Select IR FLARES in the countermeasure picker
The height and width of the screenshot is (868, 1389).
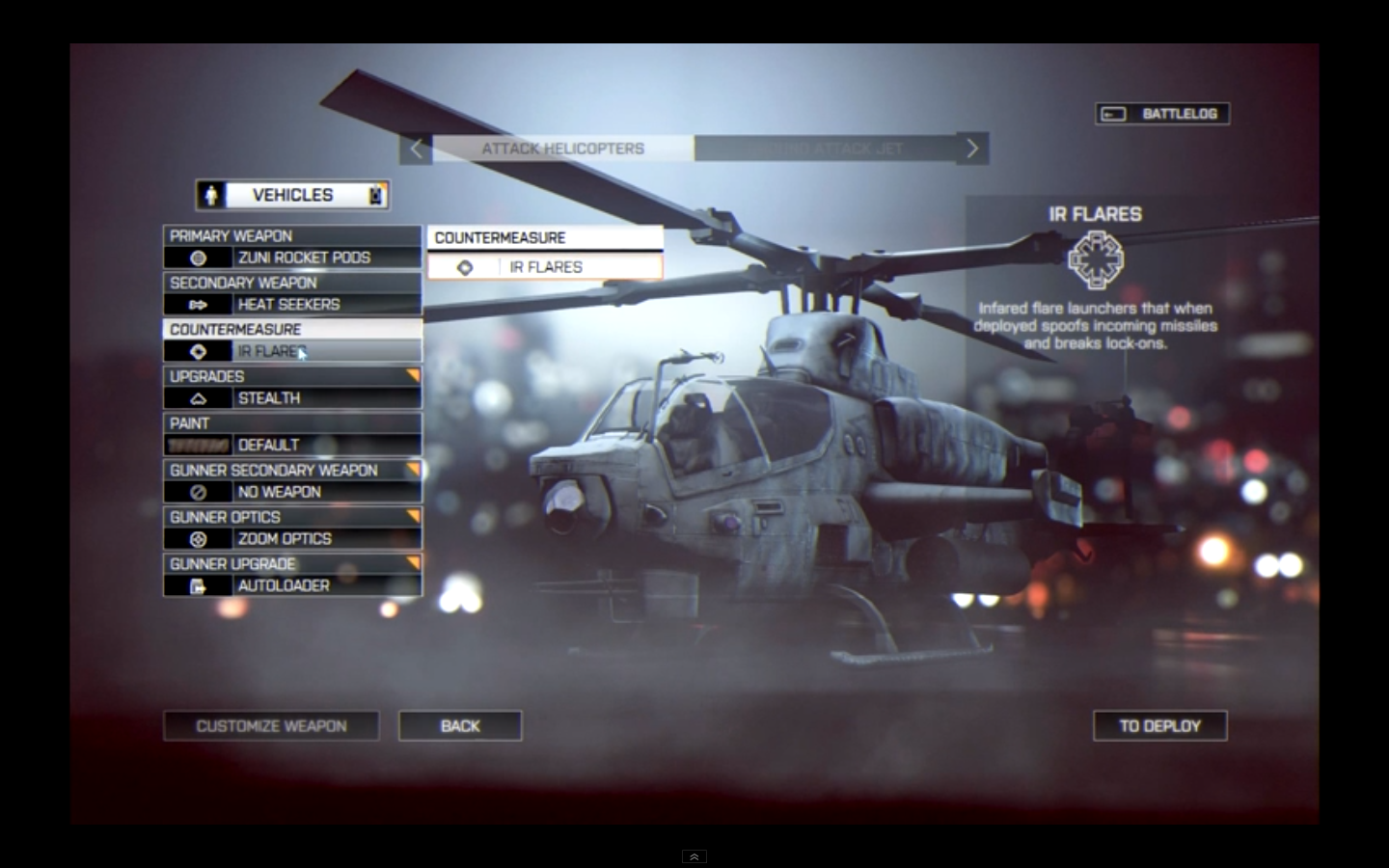546,266
